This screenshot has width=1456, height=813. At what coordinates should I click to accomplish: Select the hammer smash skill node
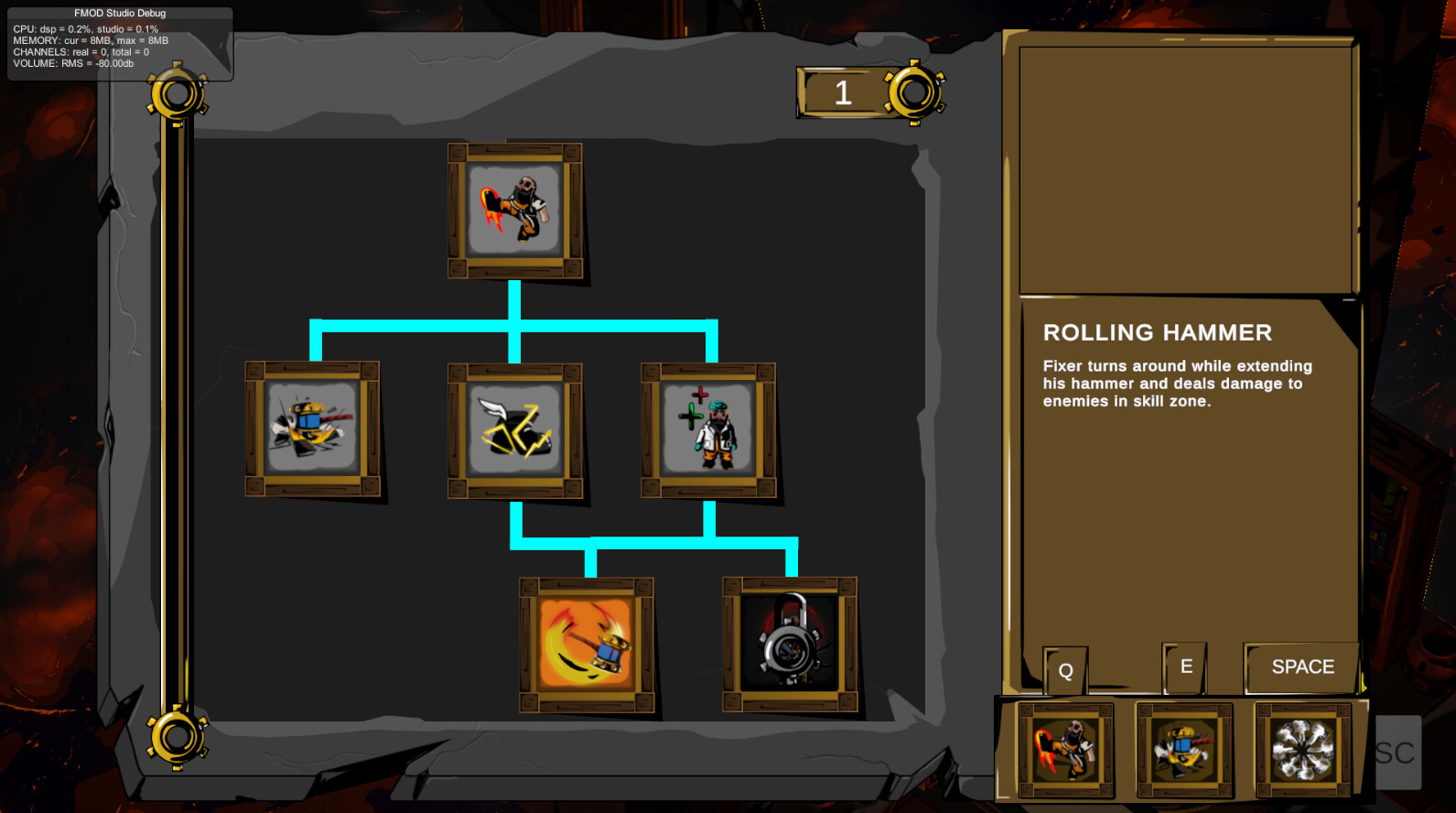[312, 427]
